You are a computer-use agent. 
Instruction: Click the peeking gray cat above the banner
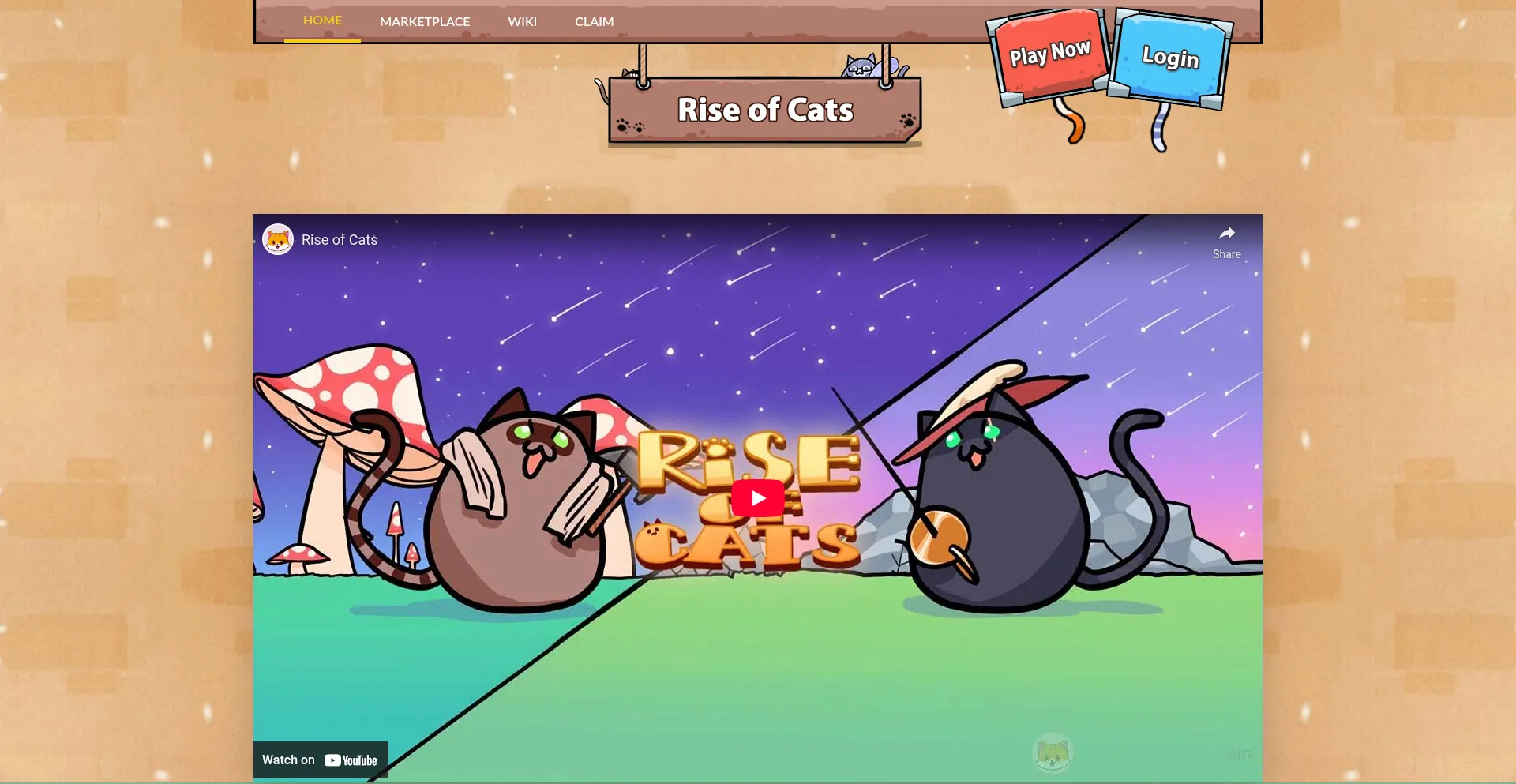[861, 67]
